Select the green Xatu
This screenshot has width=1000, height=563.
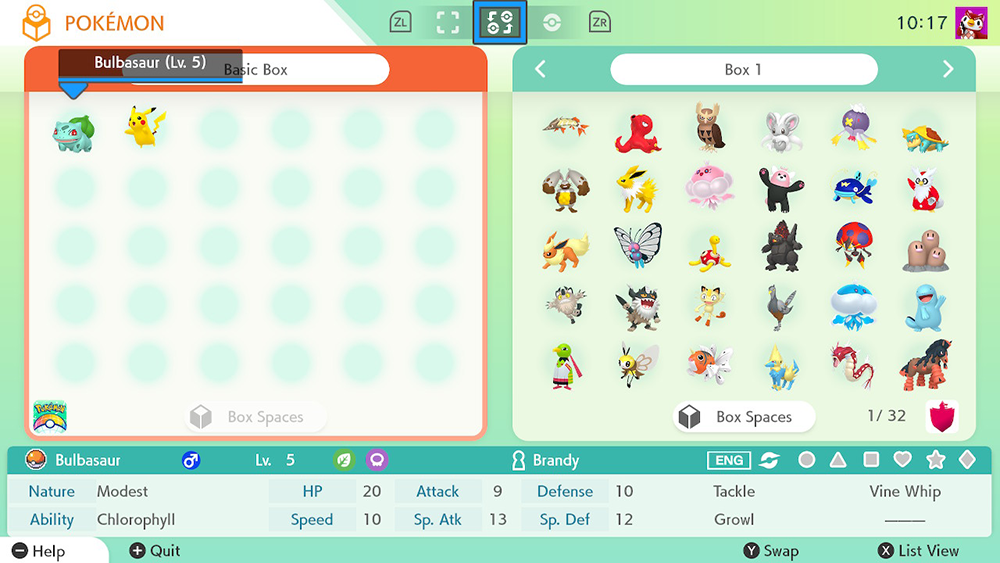565,366
